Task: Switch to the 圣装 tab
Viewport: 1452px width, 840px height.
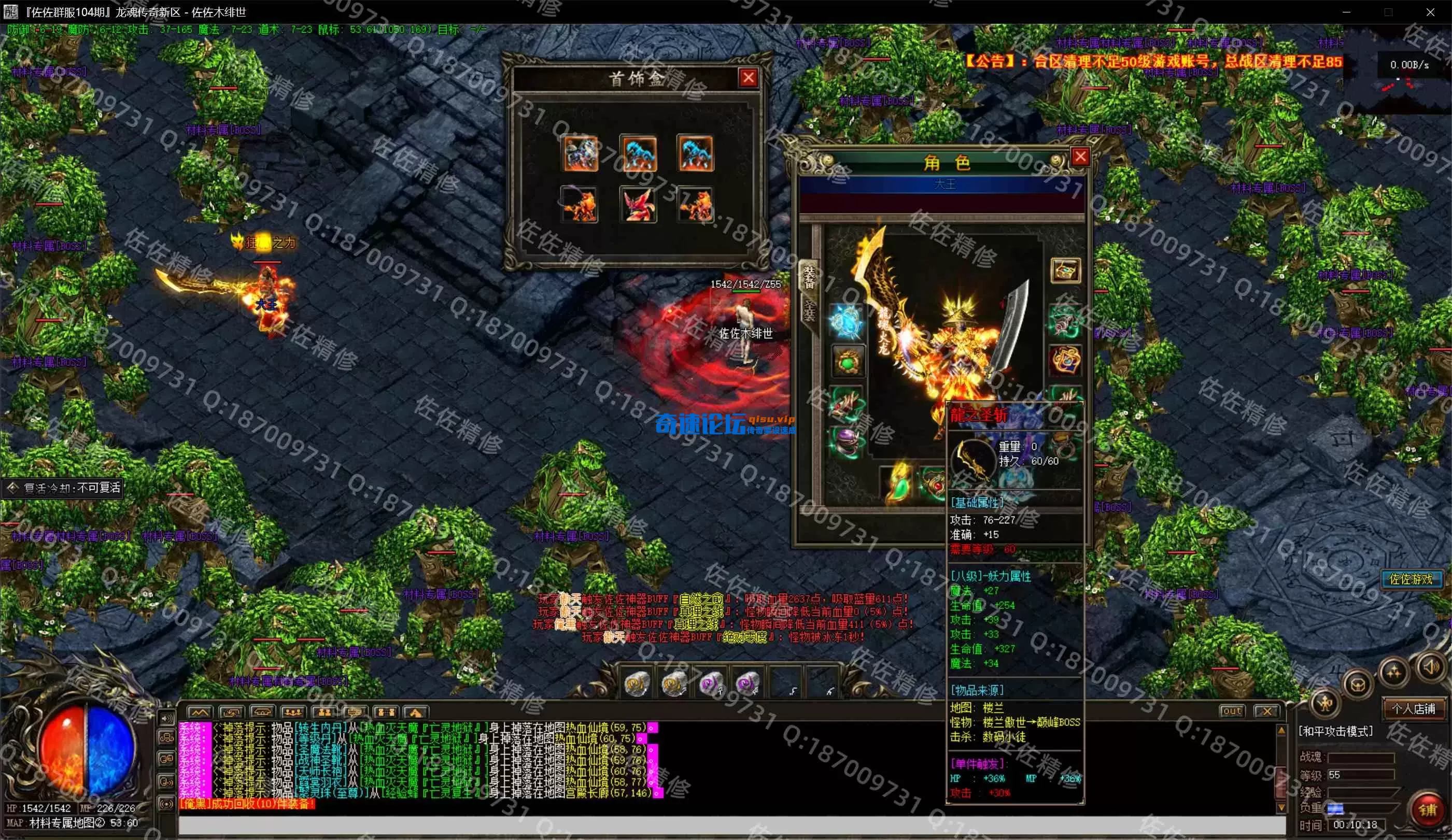Action: [810, 311]
